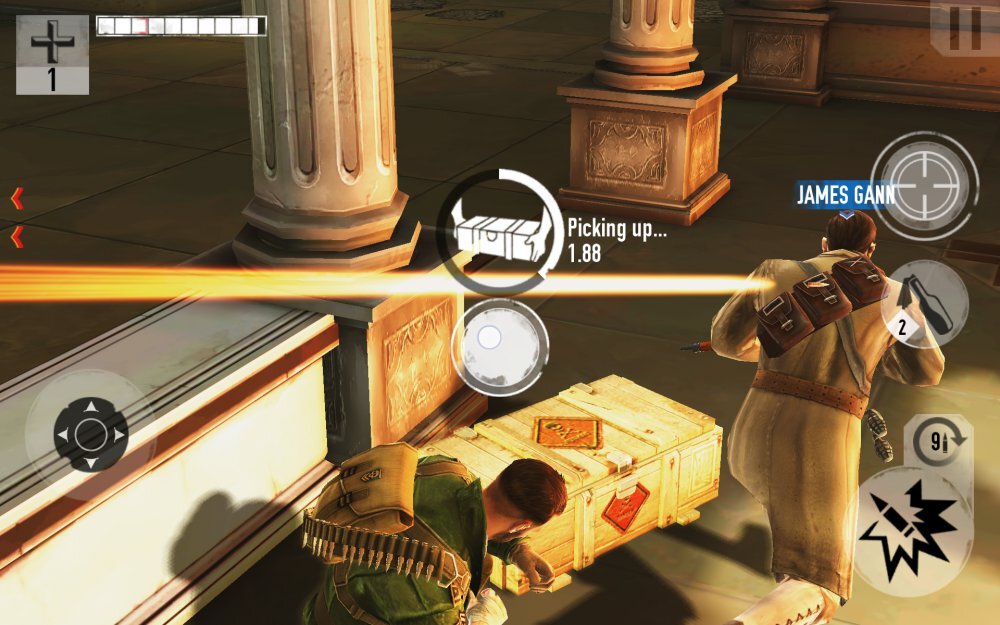Pause the game
The image size is (1000, 625).
(964, 28)
